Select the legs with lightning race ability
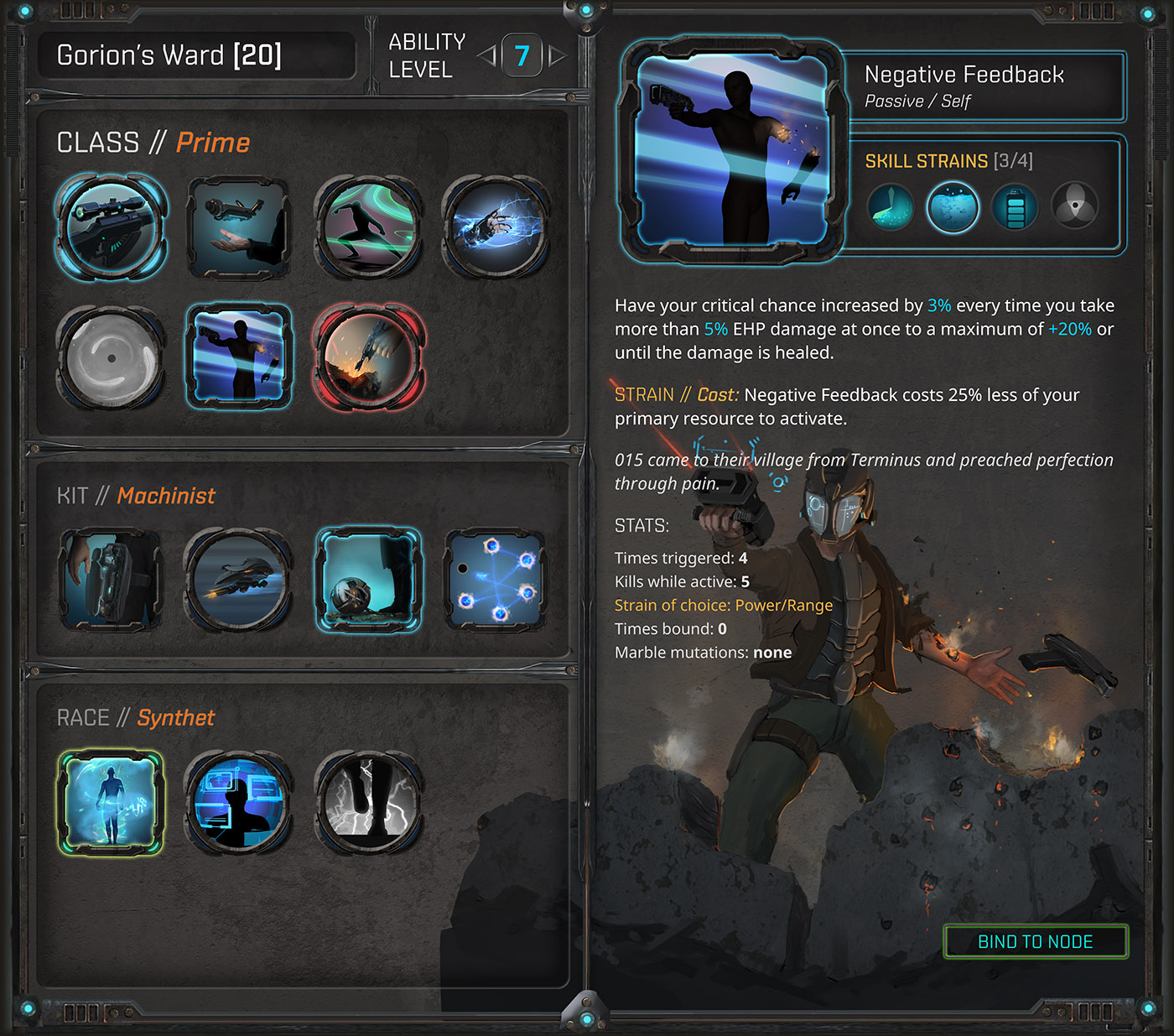Image resolution: width=1174 pixels, height=1036 pixels. 368,803
